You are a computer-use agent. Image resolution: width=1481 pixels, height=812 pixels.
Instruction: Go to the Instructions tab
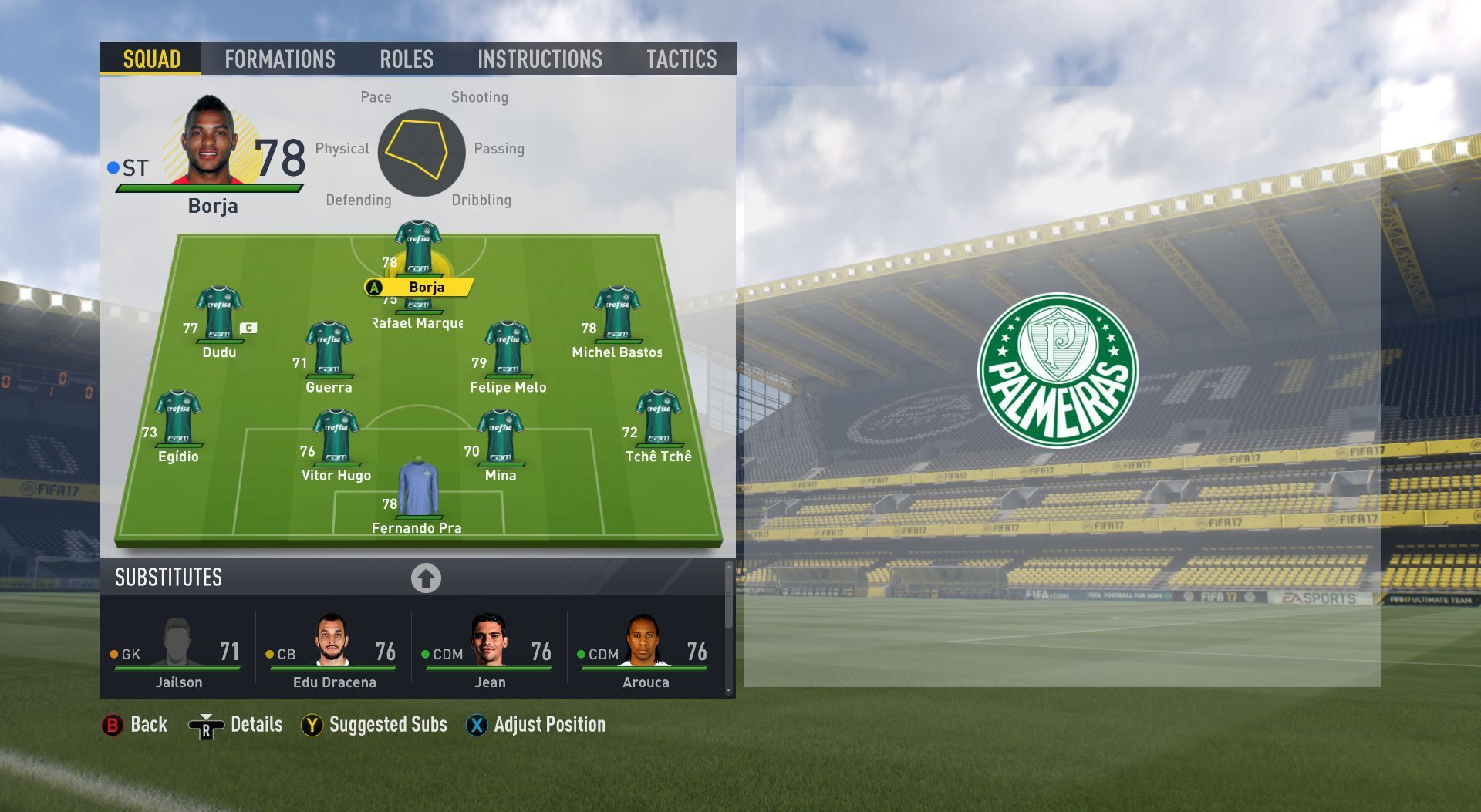click(539, 59)
